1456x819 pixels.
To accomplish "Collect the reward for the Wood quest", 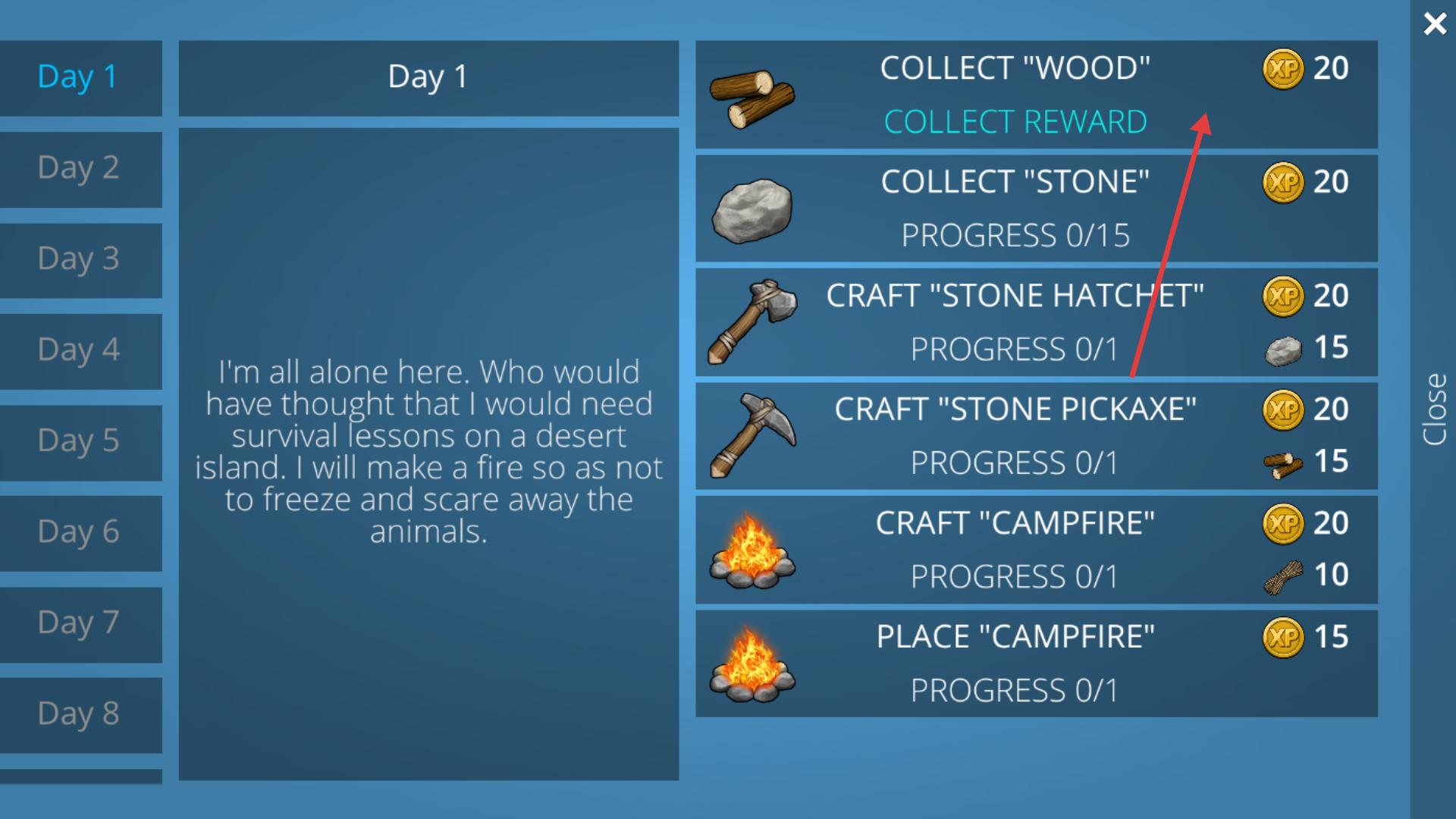I will click(x=1015, y=122).
